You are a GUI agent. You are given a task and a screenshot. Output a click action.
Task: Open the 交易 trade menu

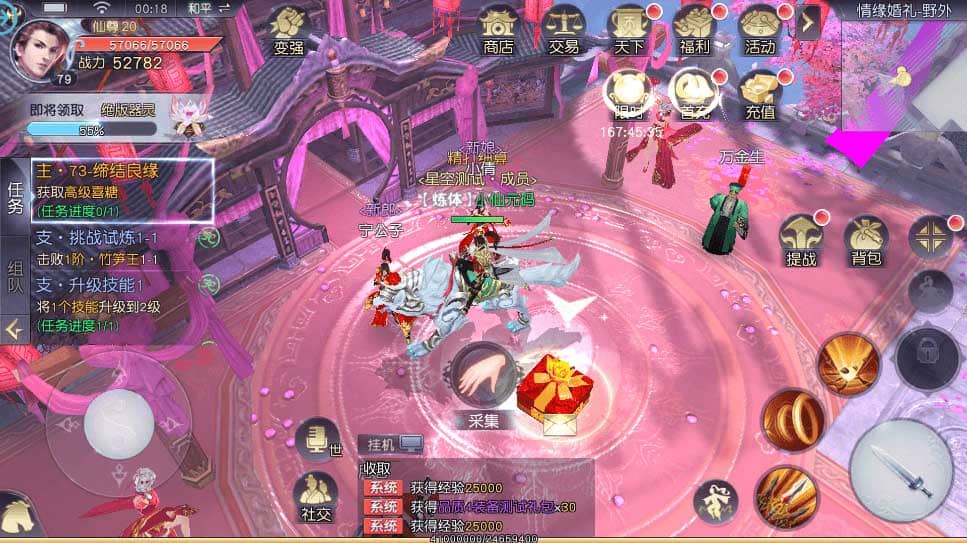click(564, 29)
